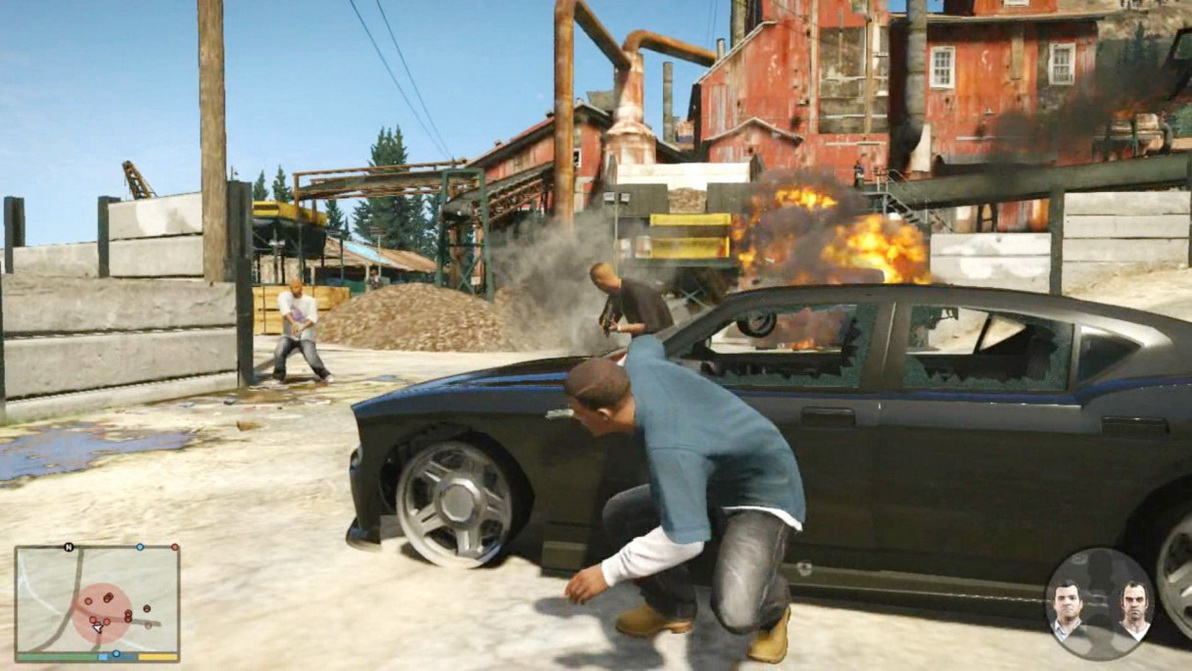Screen dimensions: 1192x671
Task: Select the white player arrow on the minimap
Action: coord(97,628)
